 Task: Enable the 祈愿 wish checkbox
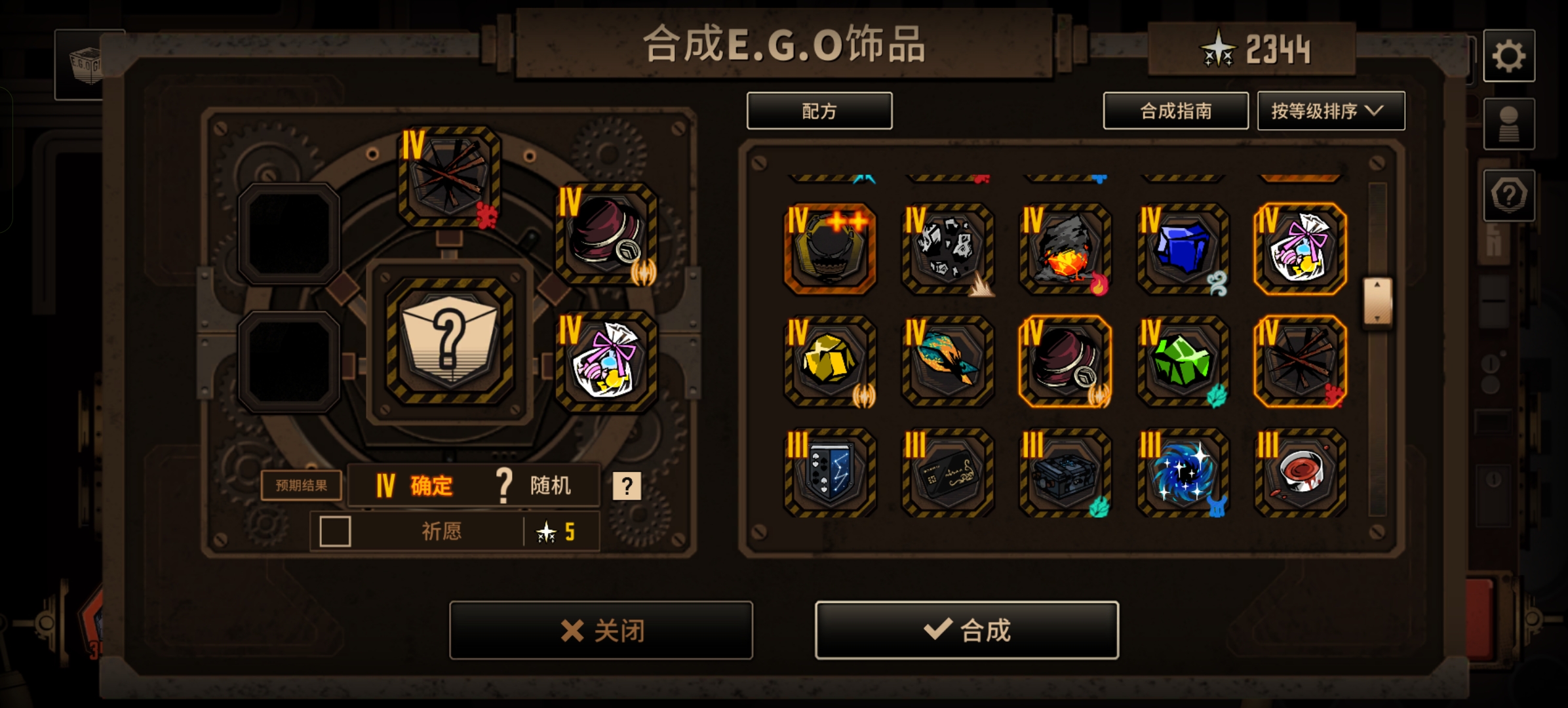(336, 532)
